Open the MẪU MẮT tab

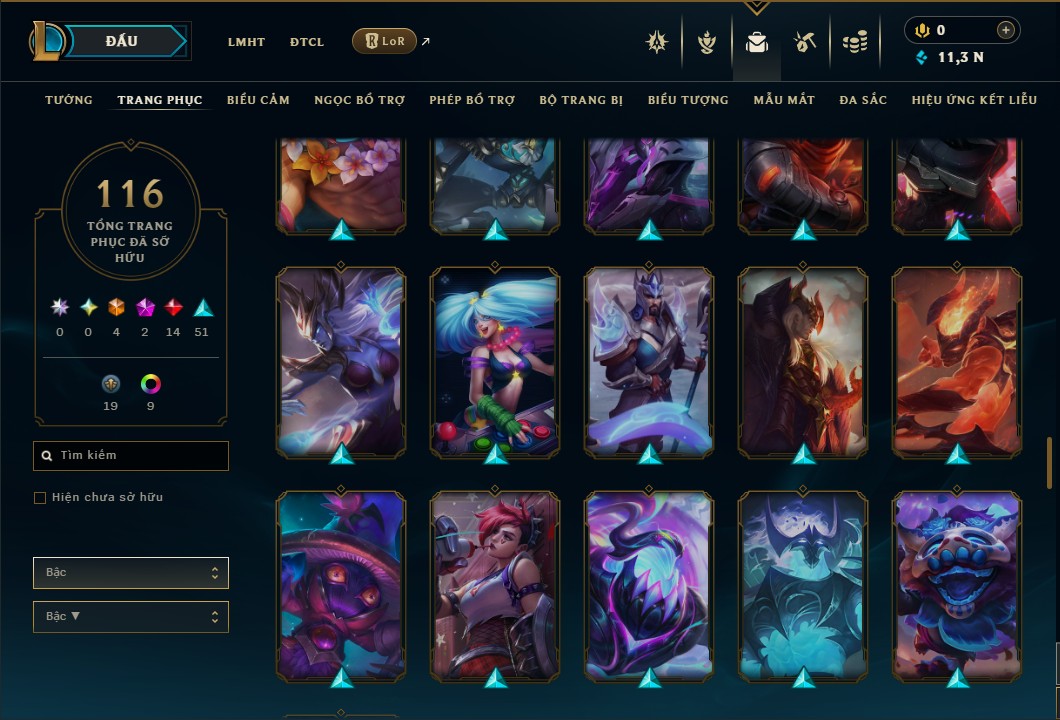784,100
